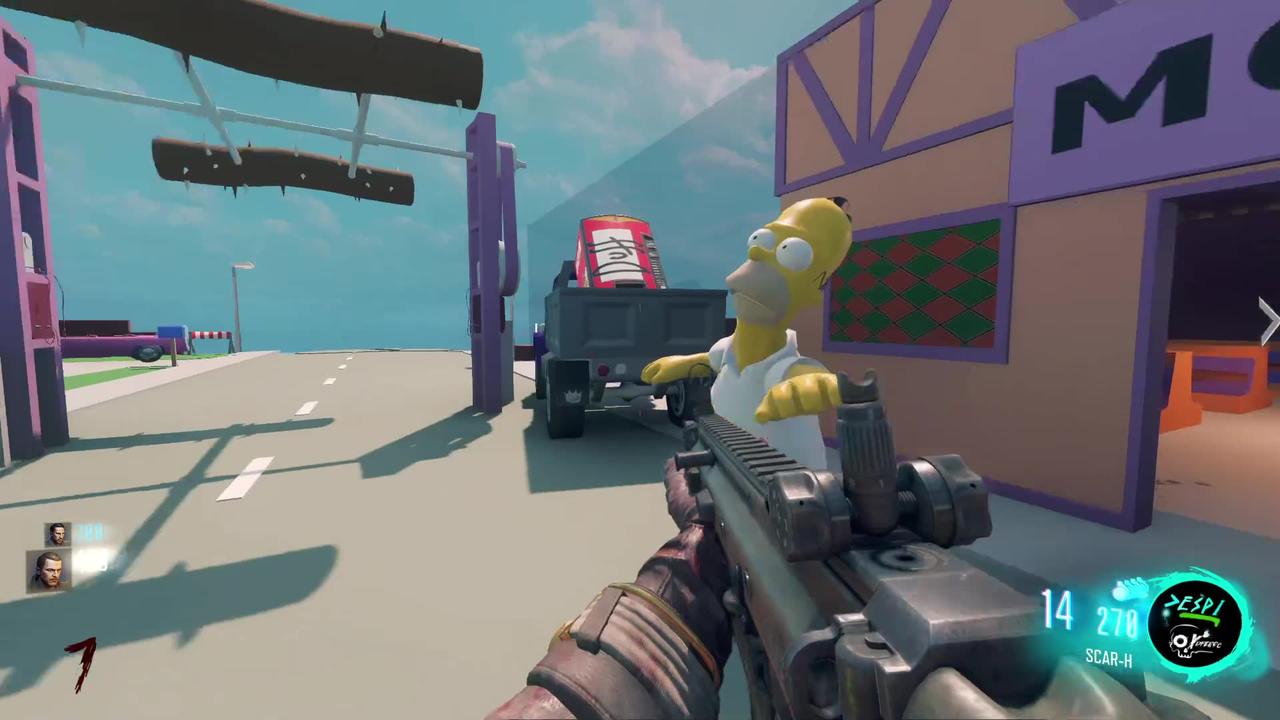Image resolution: width=1280 pixels, height=720 pixels.
Task: Click the red blood arrow marker
Action: tap(80, 665)
